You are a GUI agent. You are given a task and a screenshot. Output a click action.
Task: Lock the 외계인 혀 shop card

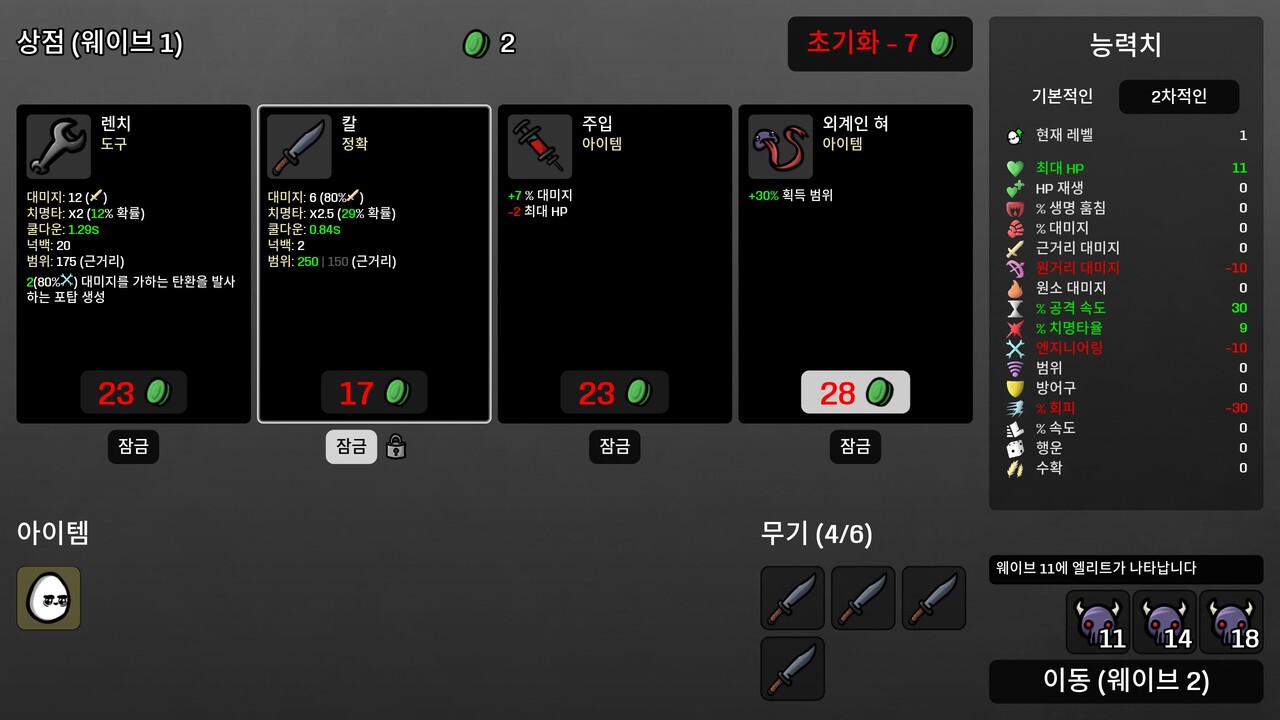pyautogui.click(x=855, y=447)
